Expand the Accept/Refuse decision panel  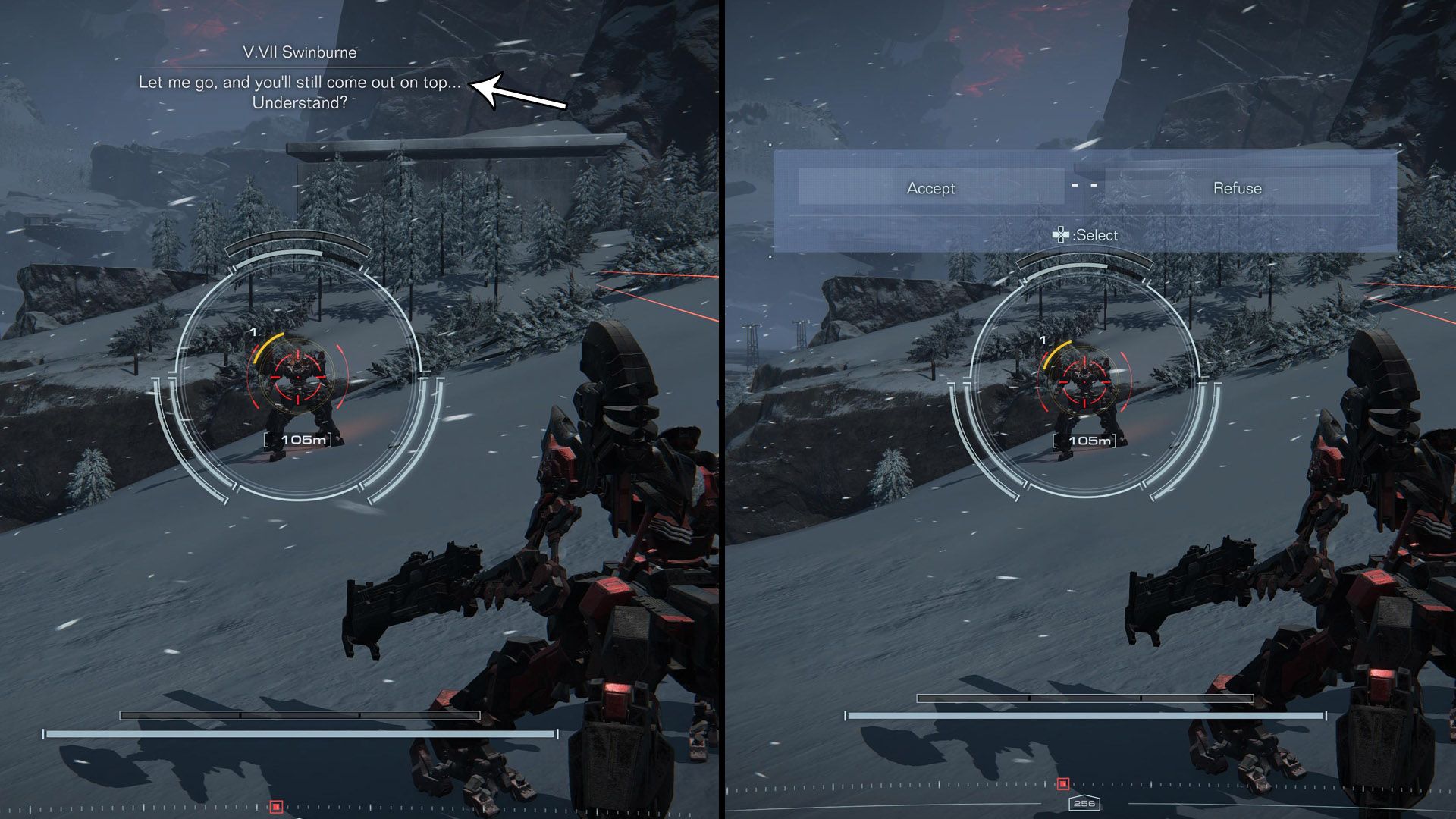(x=1084, y=197)
